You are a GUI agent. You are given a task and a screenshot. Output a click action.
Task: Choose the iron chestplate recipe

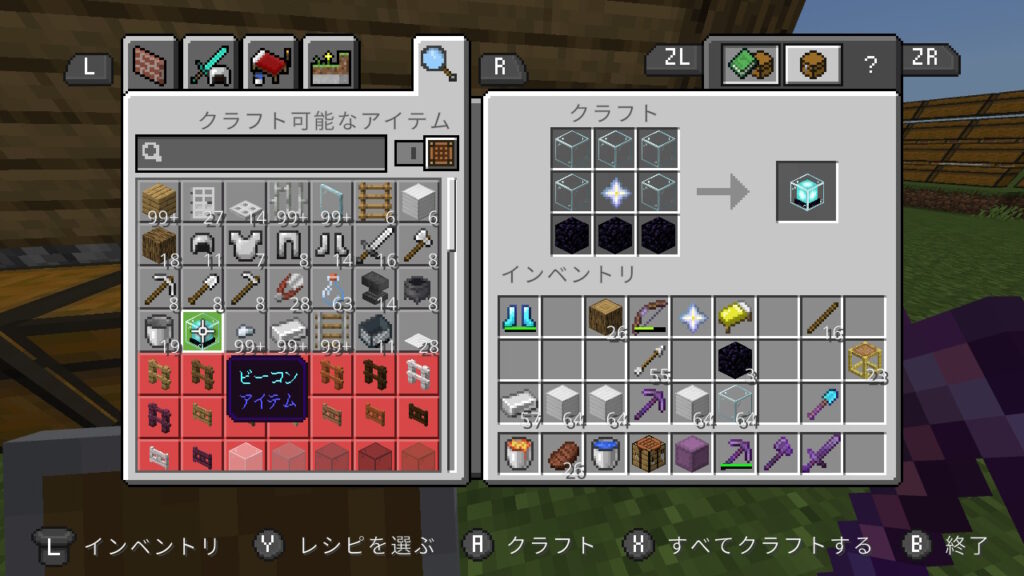click(x=245, y=243)
